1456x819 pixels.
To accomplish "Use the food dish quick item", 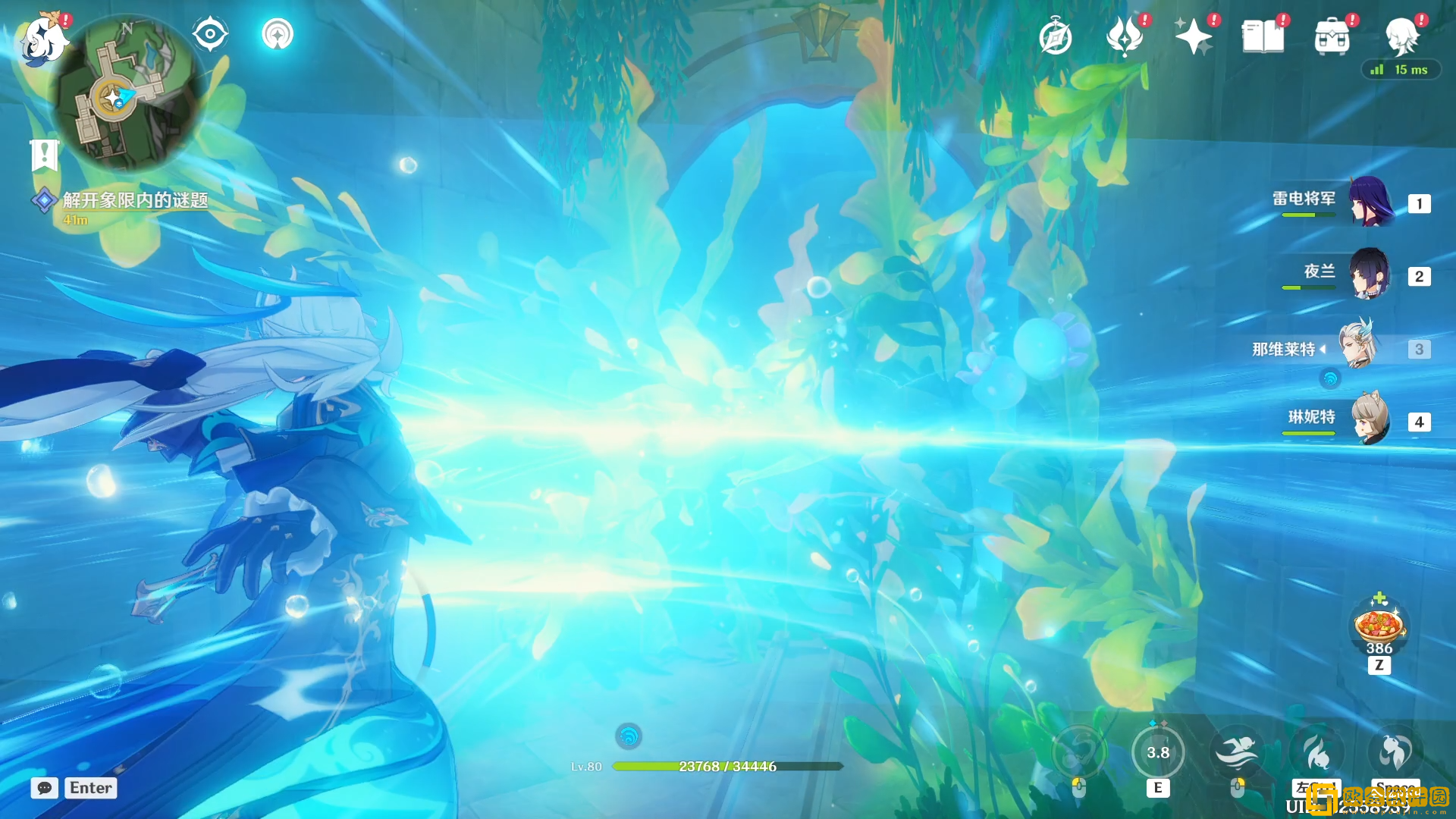I will 1379,626.
